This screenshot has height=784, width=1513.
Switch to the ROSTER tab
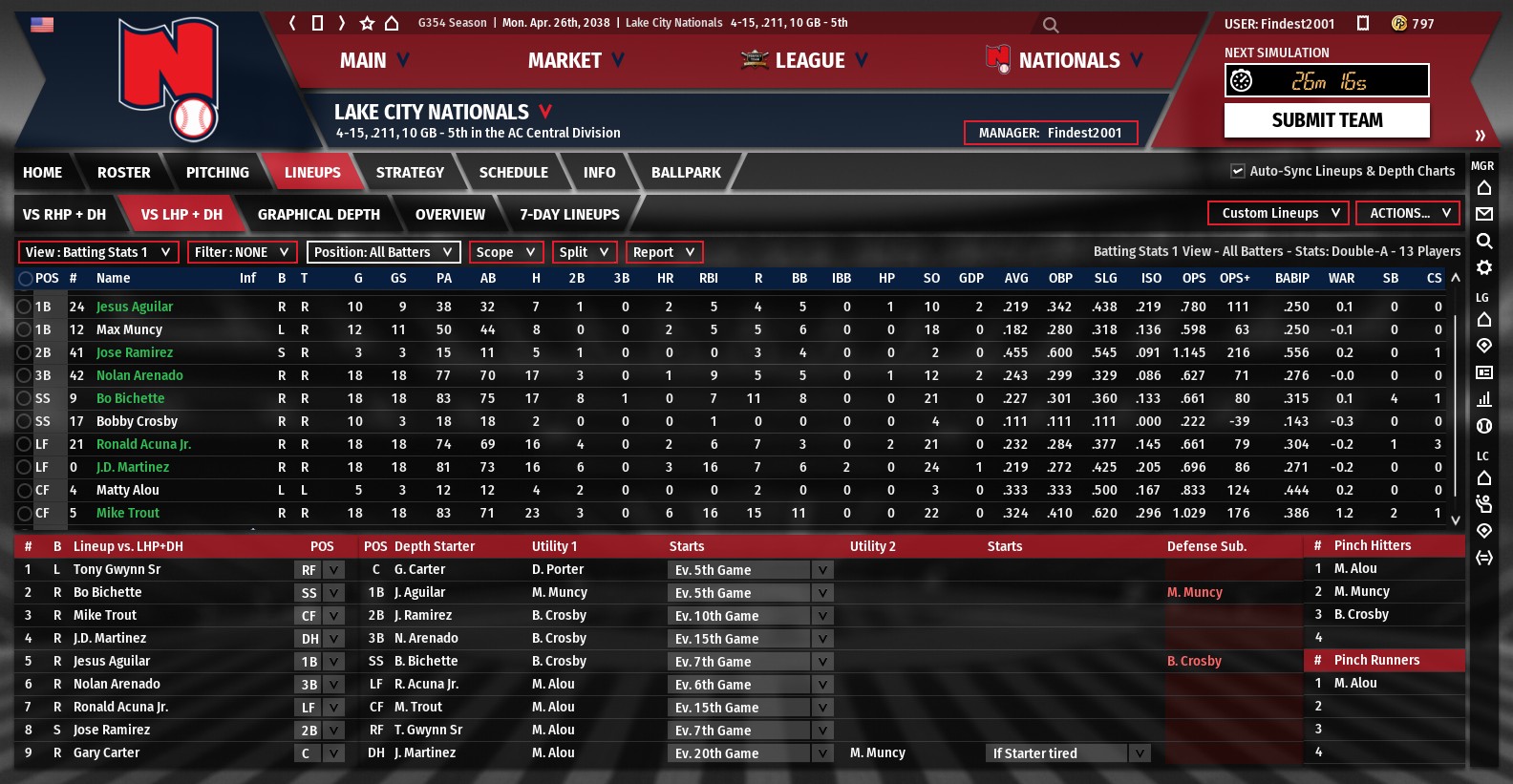click(x=123, y=173)
